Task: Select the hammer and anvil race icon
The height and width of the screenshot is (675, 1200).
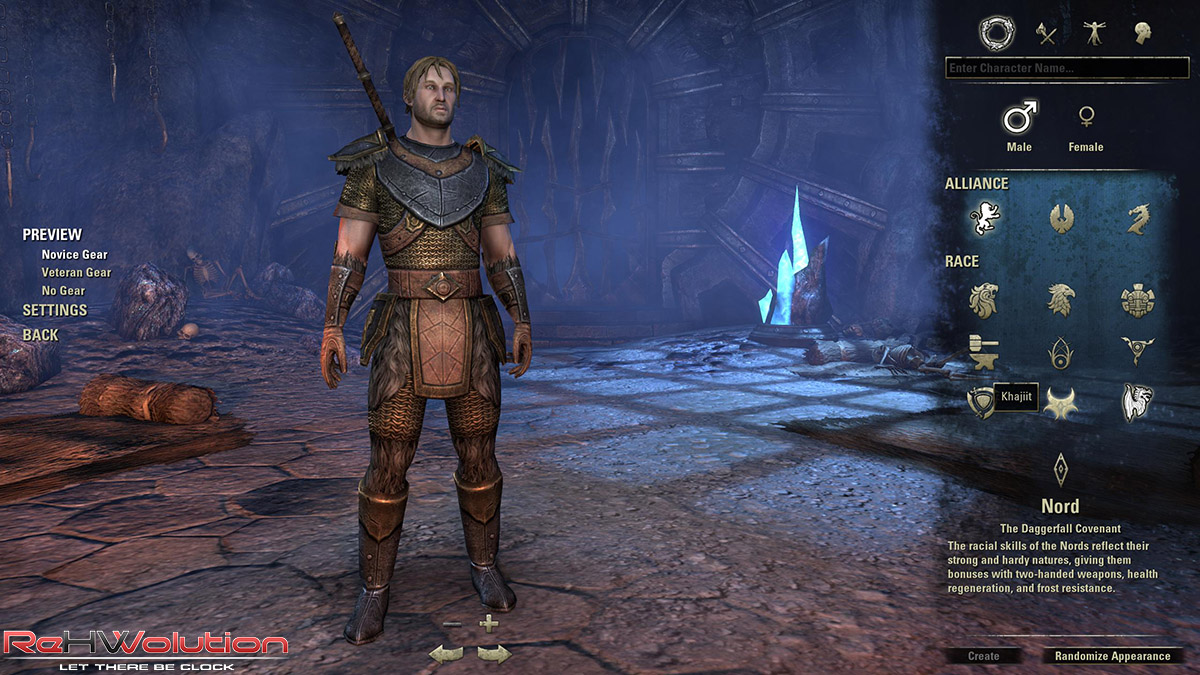Action: click(x=984, y=351)
